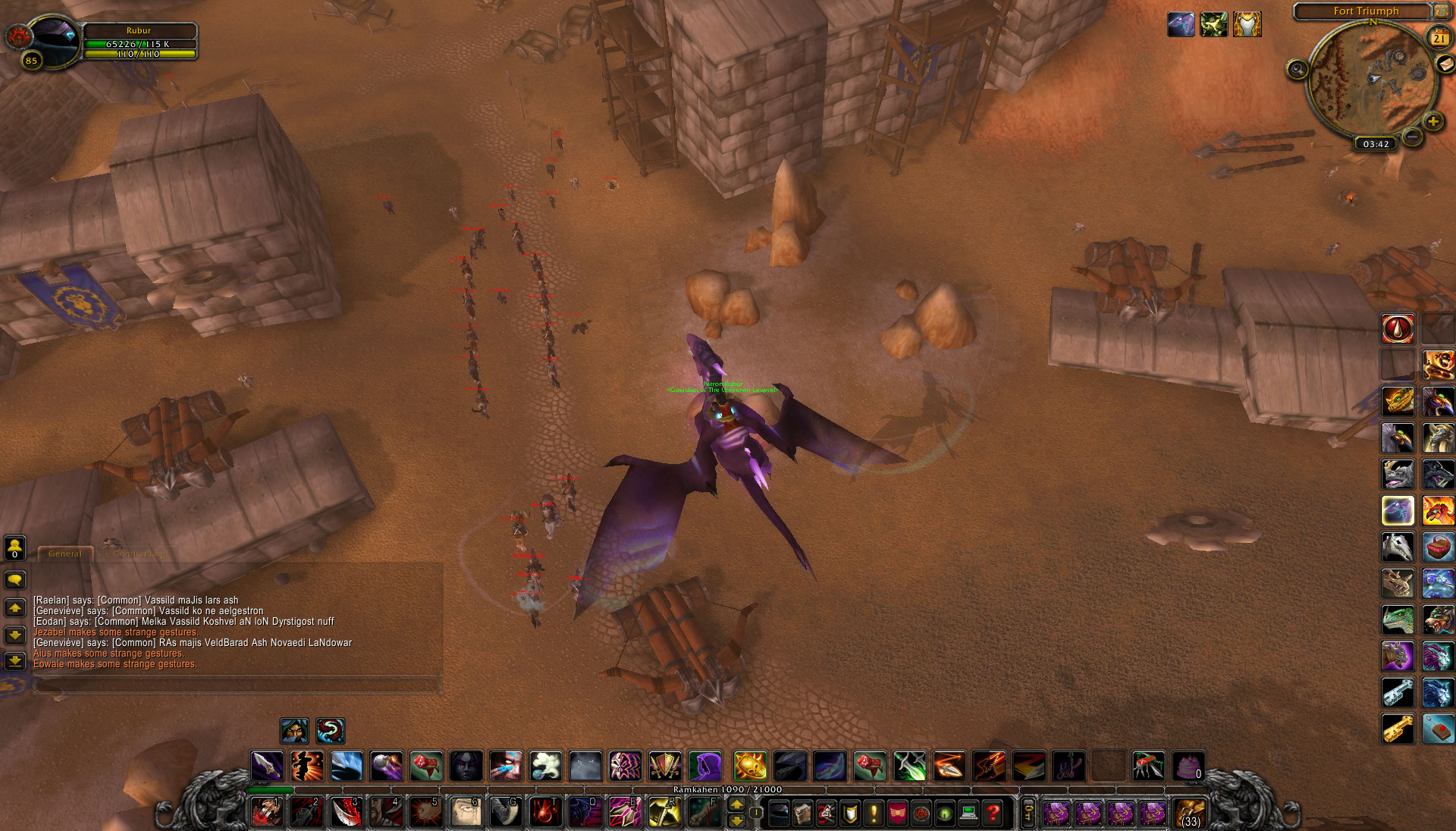
Task: Open the keyring key button
Action: [1028, 814]
